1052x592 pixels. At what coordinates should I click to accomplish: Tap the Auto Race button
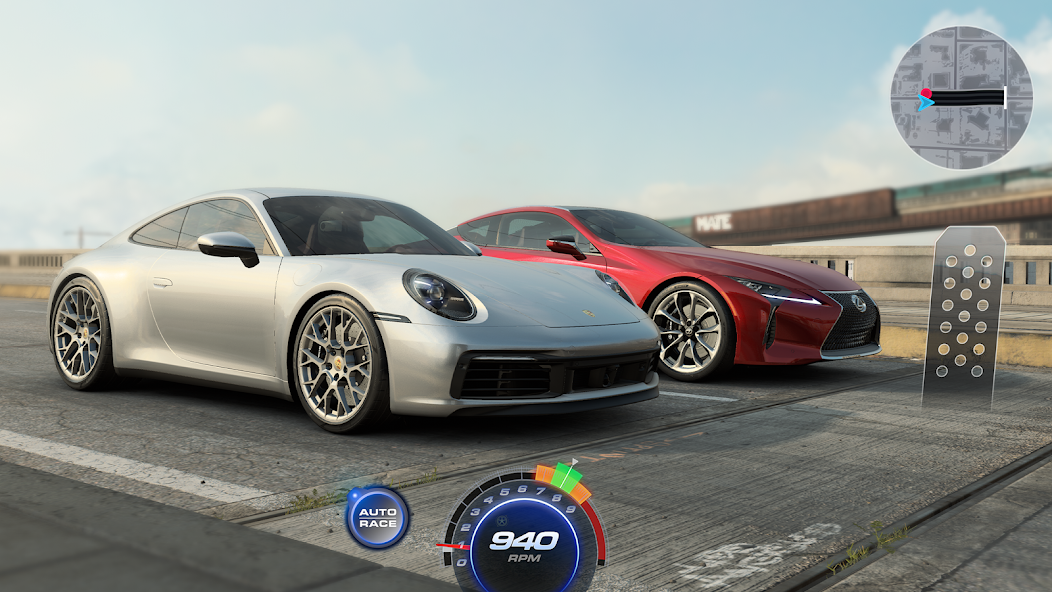click(378, 517)
